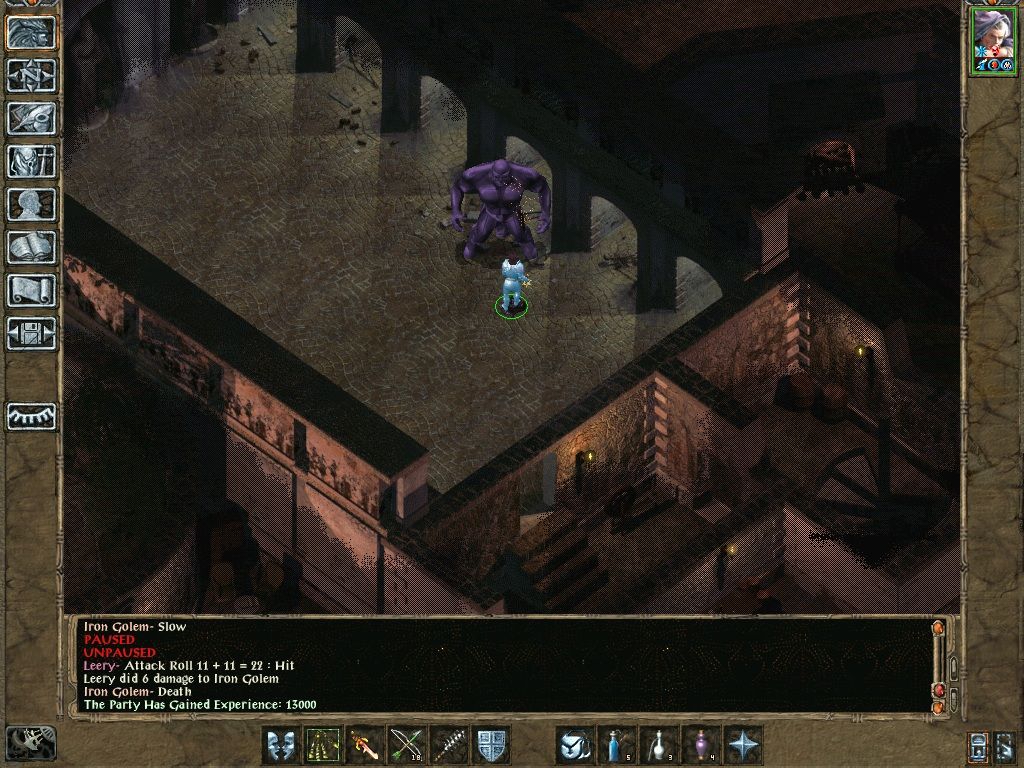Screen dimensions: 1024x768
Task: Open special abilities star icon
Action: (743, 745)
